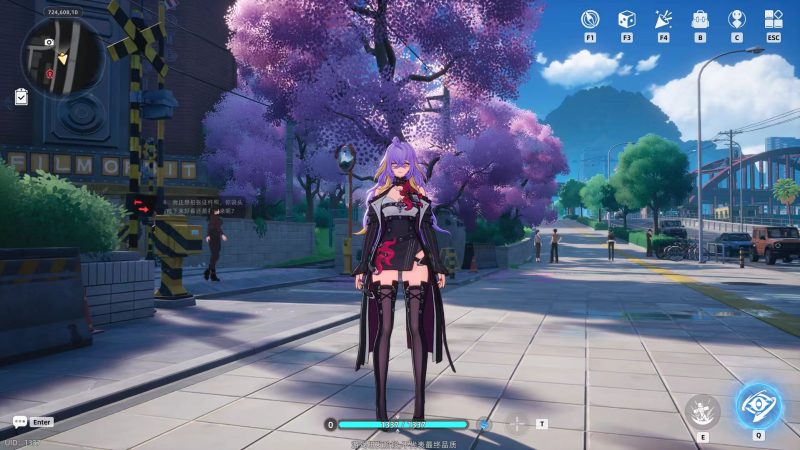Select the red marker on the minimap
Image resolution: width=800 pixels, height=450 pixels.
coord(48,73)
